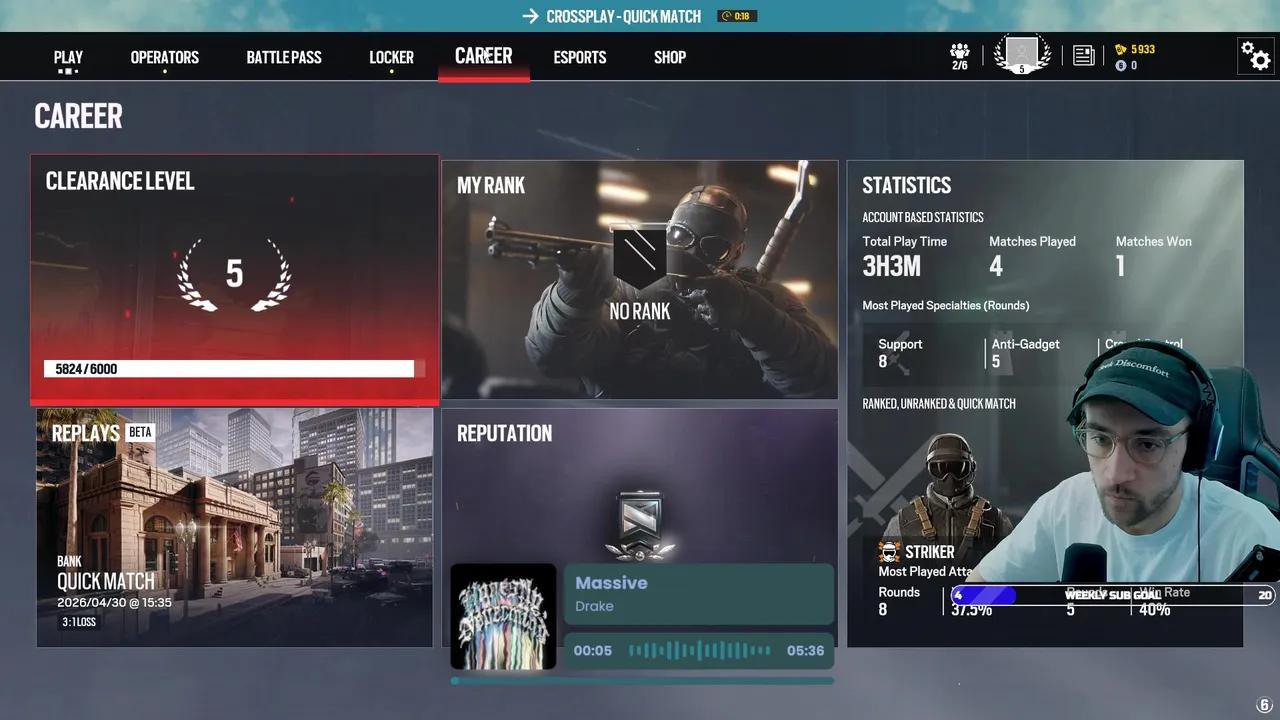The image size is (1280, 720).
Task: Click the Massive song seek bar
Action: (x=697, y=650)
